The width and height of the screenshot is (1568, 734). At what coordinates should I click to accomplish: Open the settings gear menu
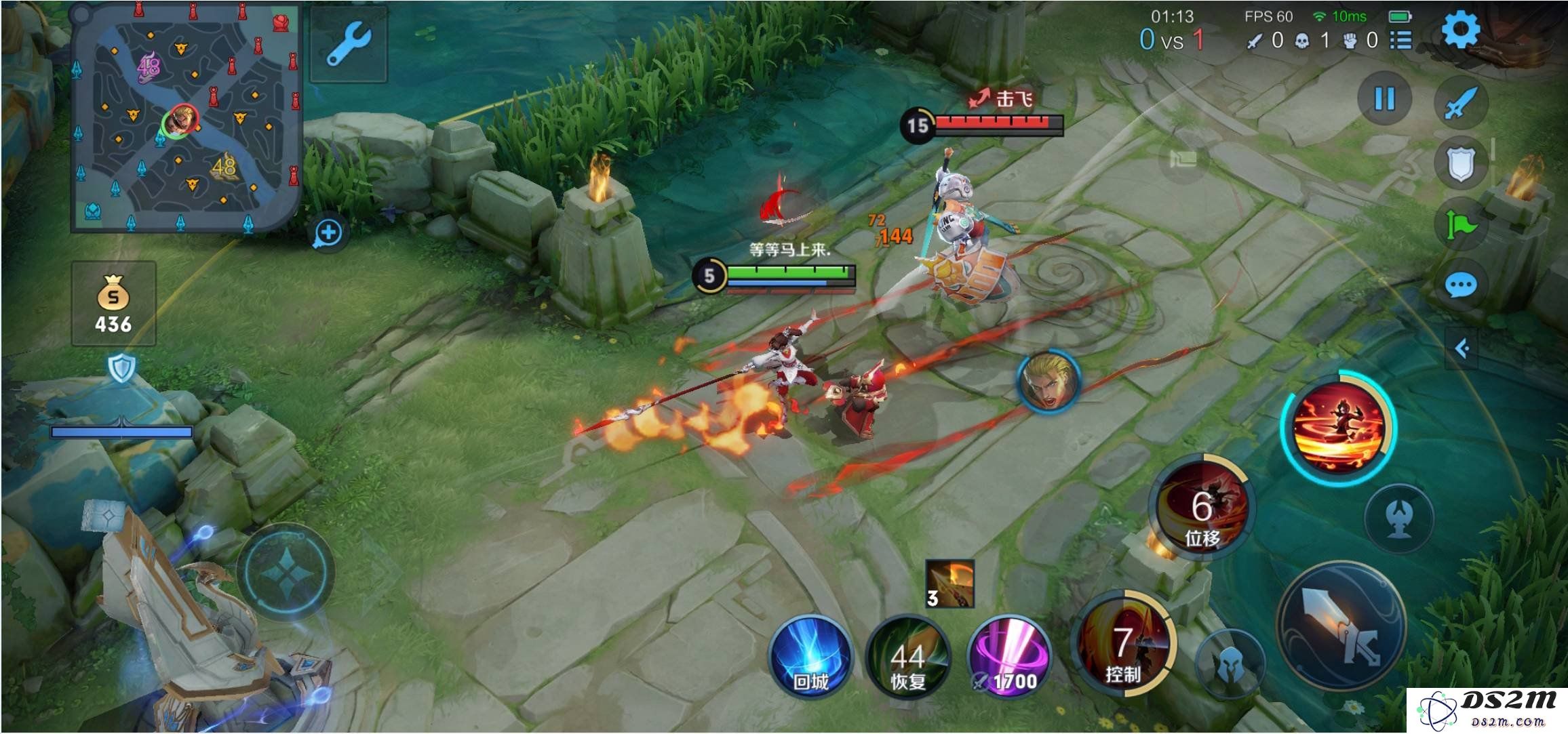point(1459,30)
